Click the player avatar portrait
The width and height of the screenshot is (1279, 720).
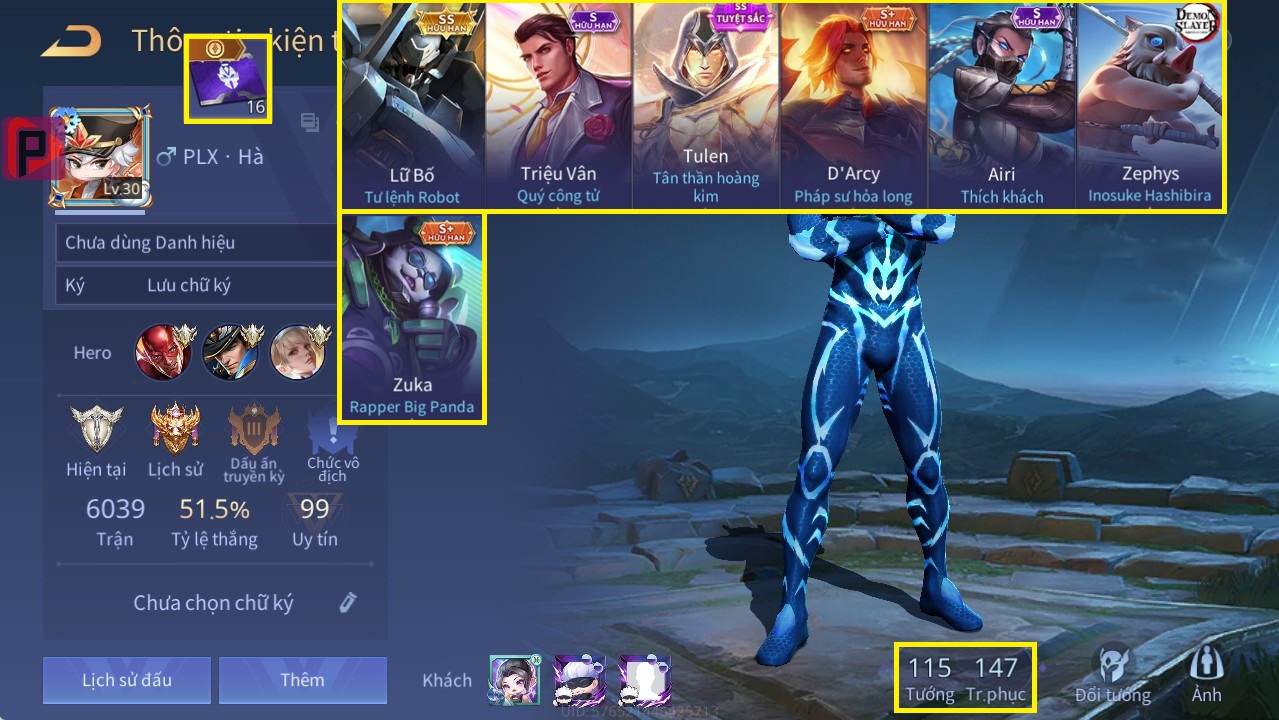(x=100, y=157)
